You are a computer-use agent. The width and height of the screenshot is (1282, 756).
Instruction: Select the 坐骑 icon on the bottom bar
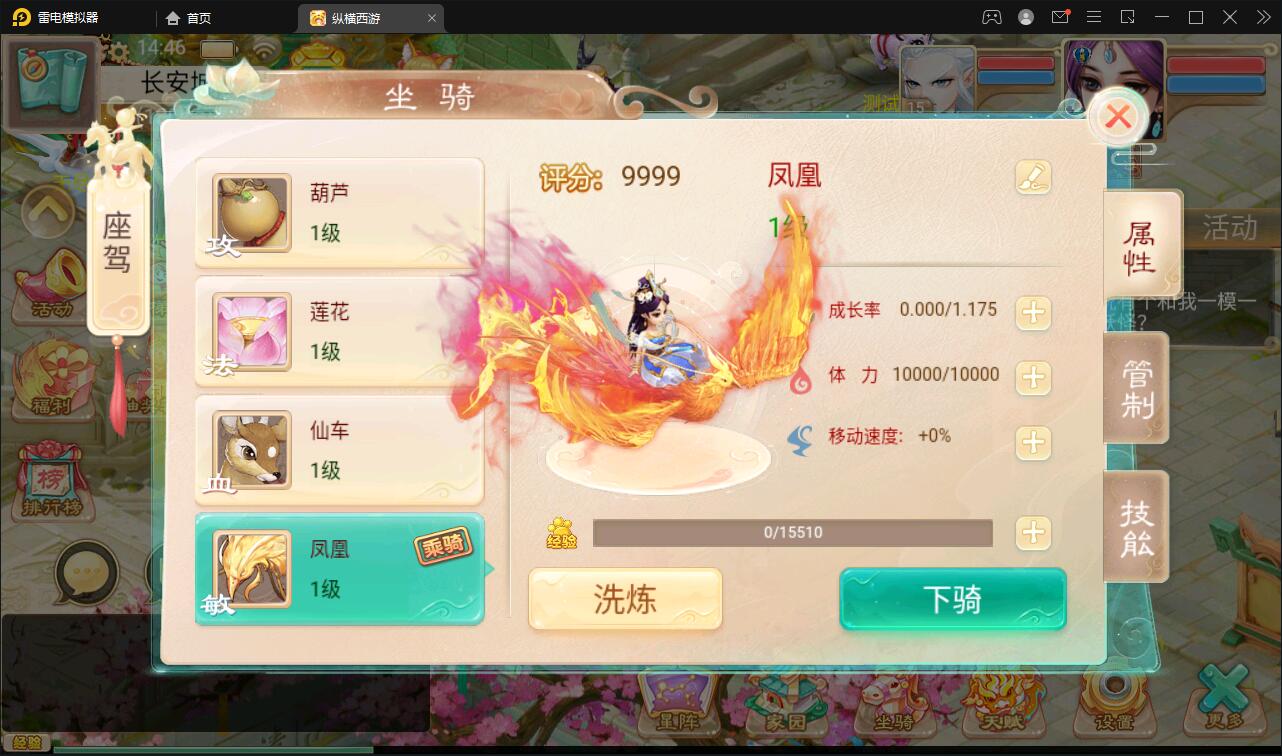[x=893, y=716]
